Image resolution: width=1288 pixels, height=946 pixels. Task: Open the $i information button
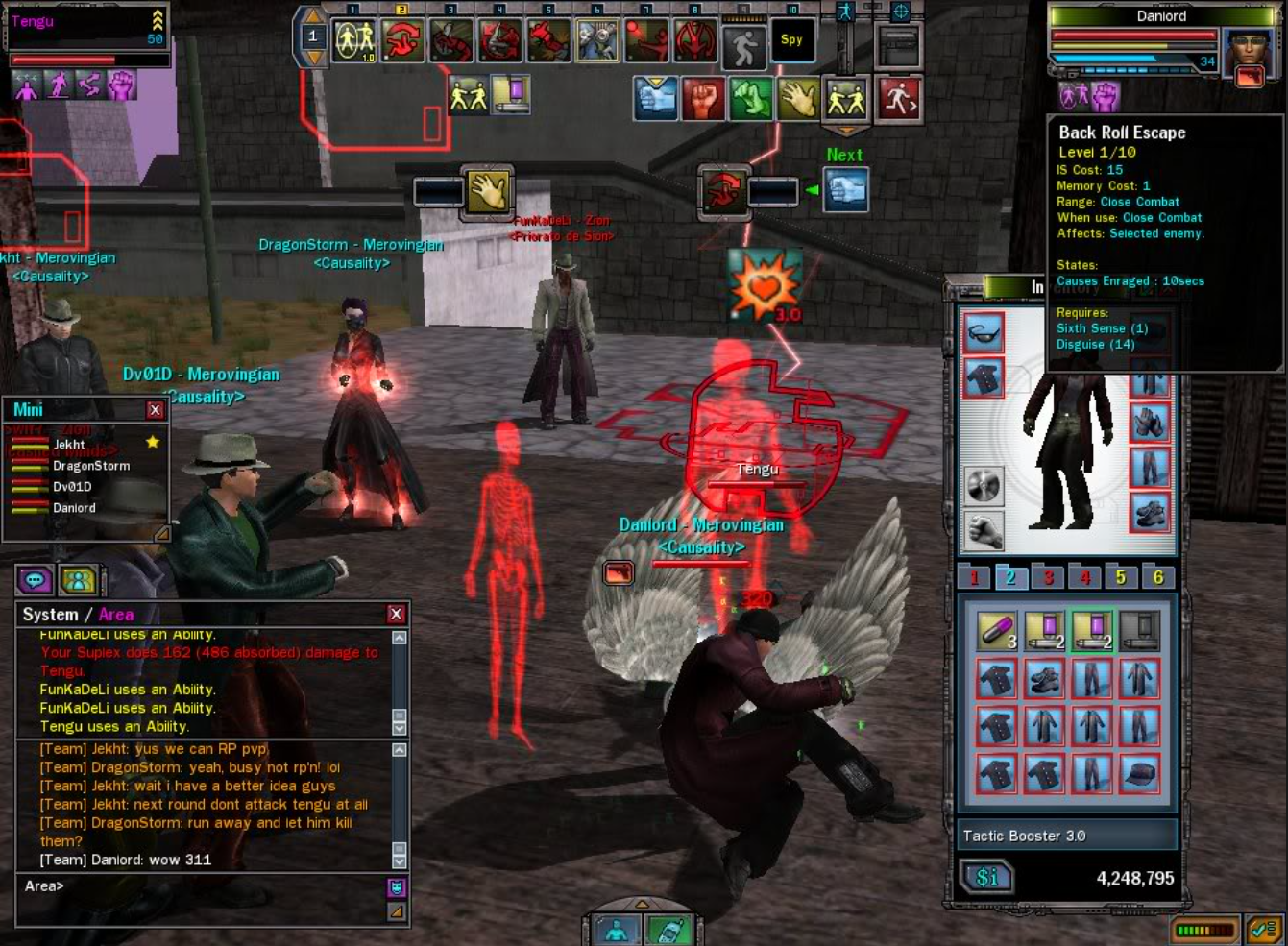pyautogui.click(x=986, y=877)
